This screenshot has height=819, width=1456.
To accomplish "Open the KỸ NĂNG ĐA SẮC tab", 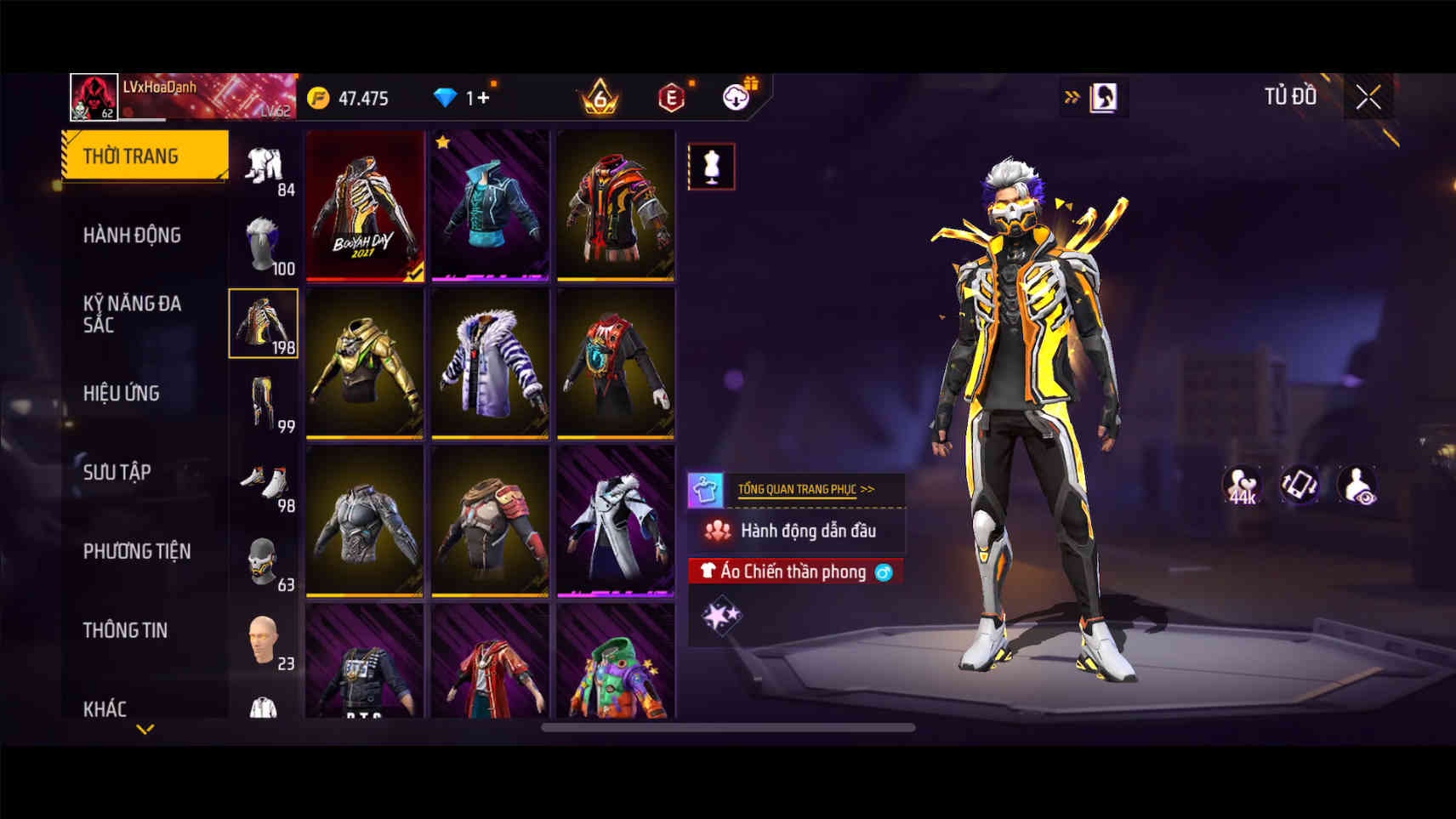I will tap(132, 314).
